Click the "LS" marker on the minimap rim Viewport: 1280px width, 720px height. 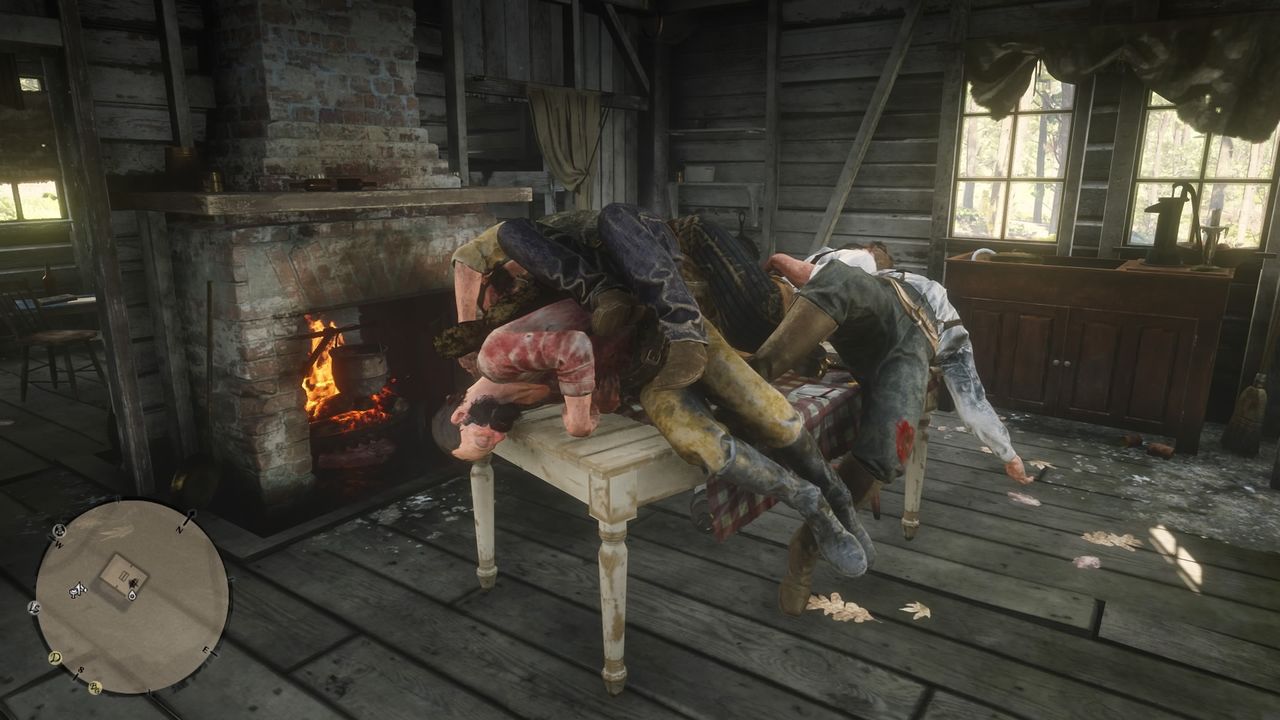(33, 608)
